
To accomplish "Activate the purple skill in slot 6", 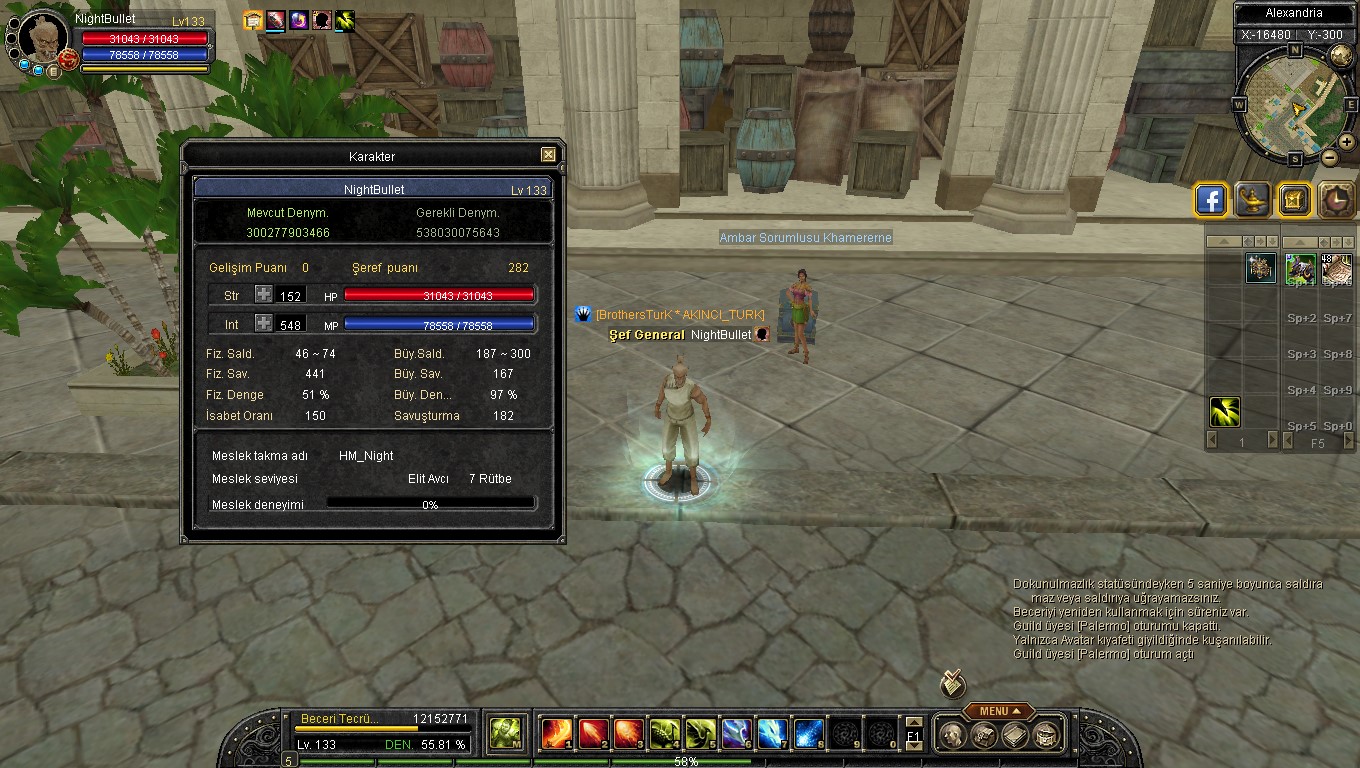I will (x=736, y=734).
